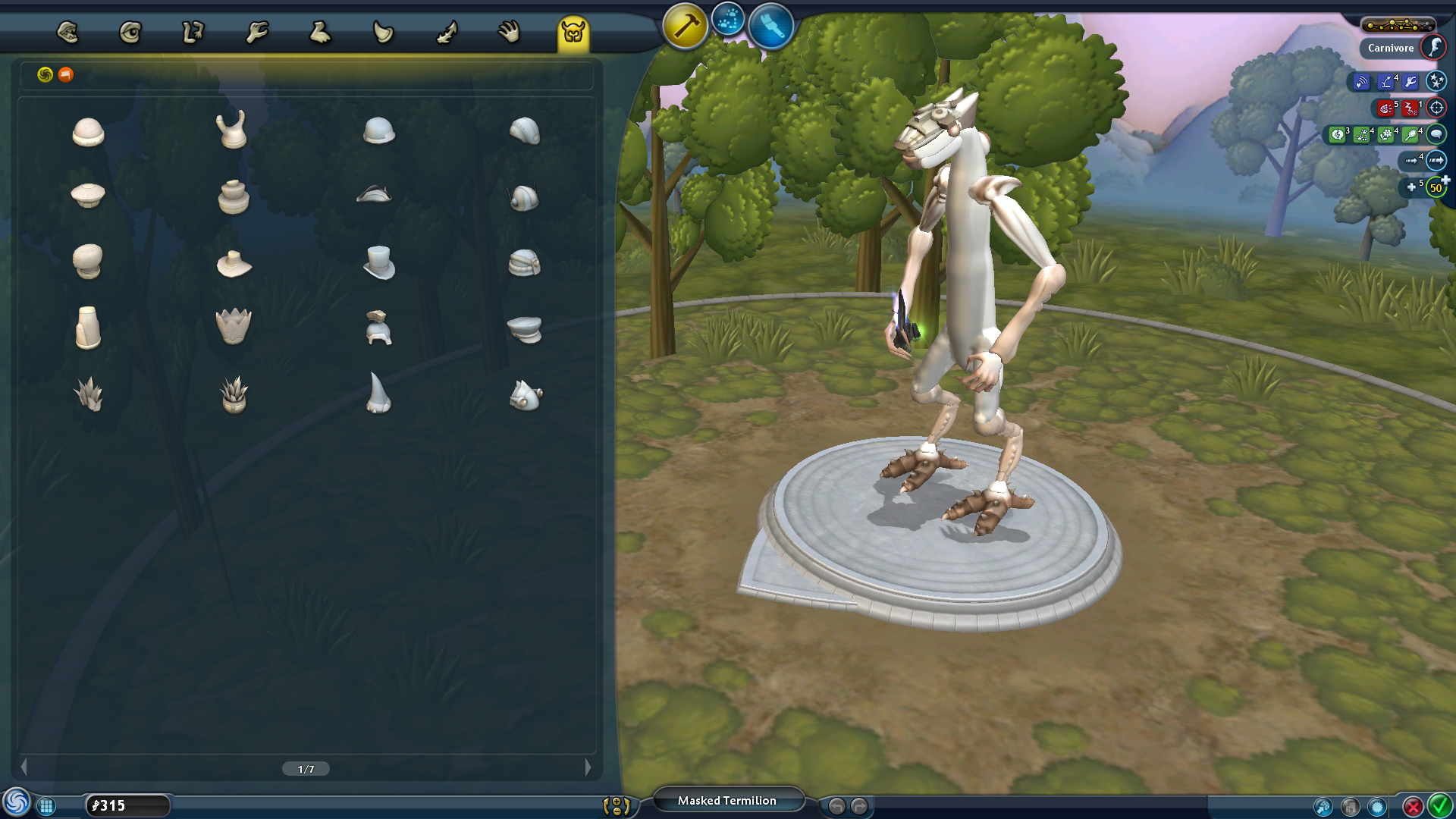
Task: Edit the Masked Termilion name field
Action: [726, 801]
